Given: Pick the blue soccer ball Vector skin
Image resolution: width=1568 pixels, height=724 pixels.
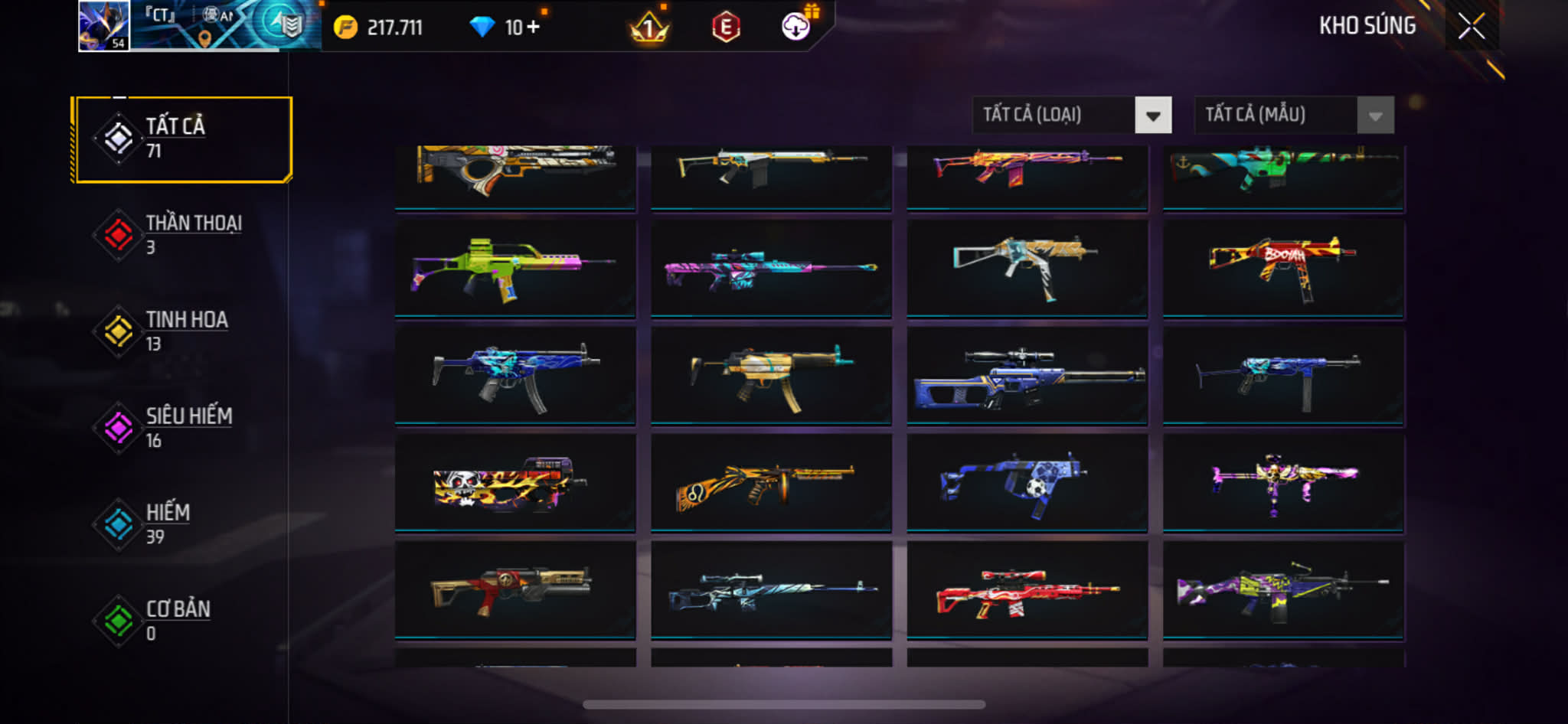Looking at the screenshot, I should (x=1026, y=482).
